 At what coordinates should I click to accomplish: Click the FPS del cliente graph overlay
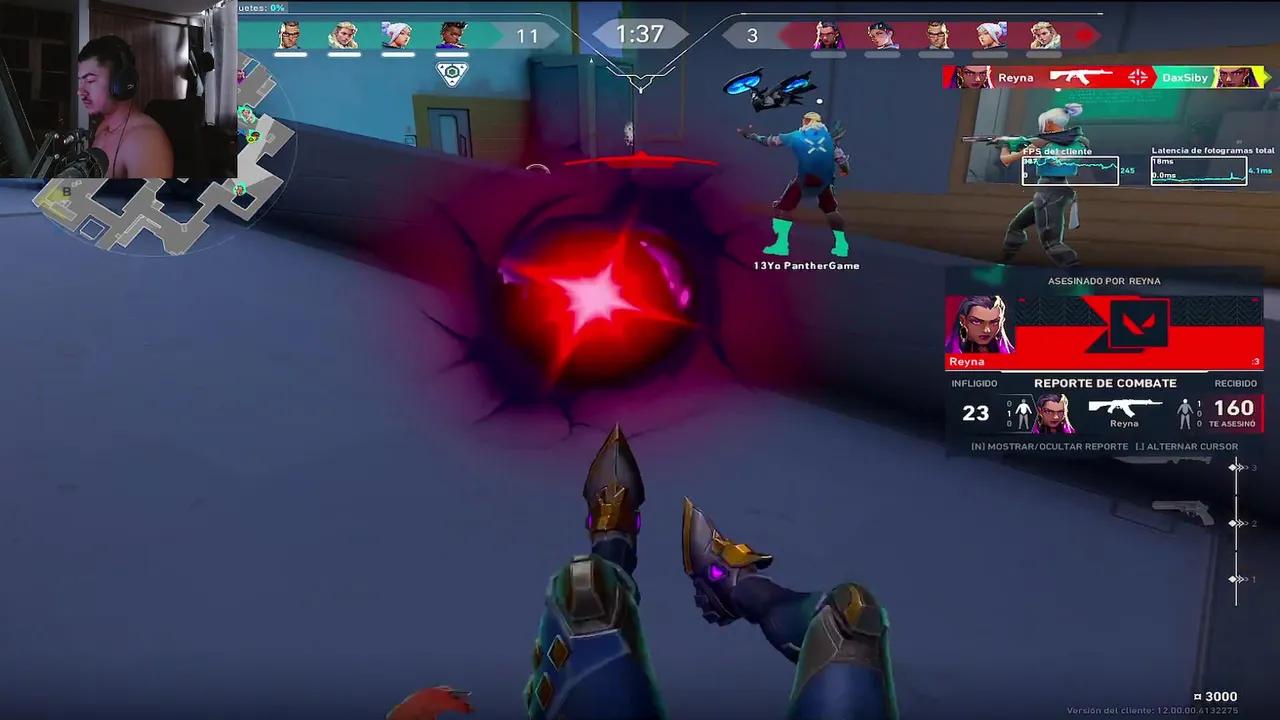[x=1068, y=170]
